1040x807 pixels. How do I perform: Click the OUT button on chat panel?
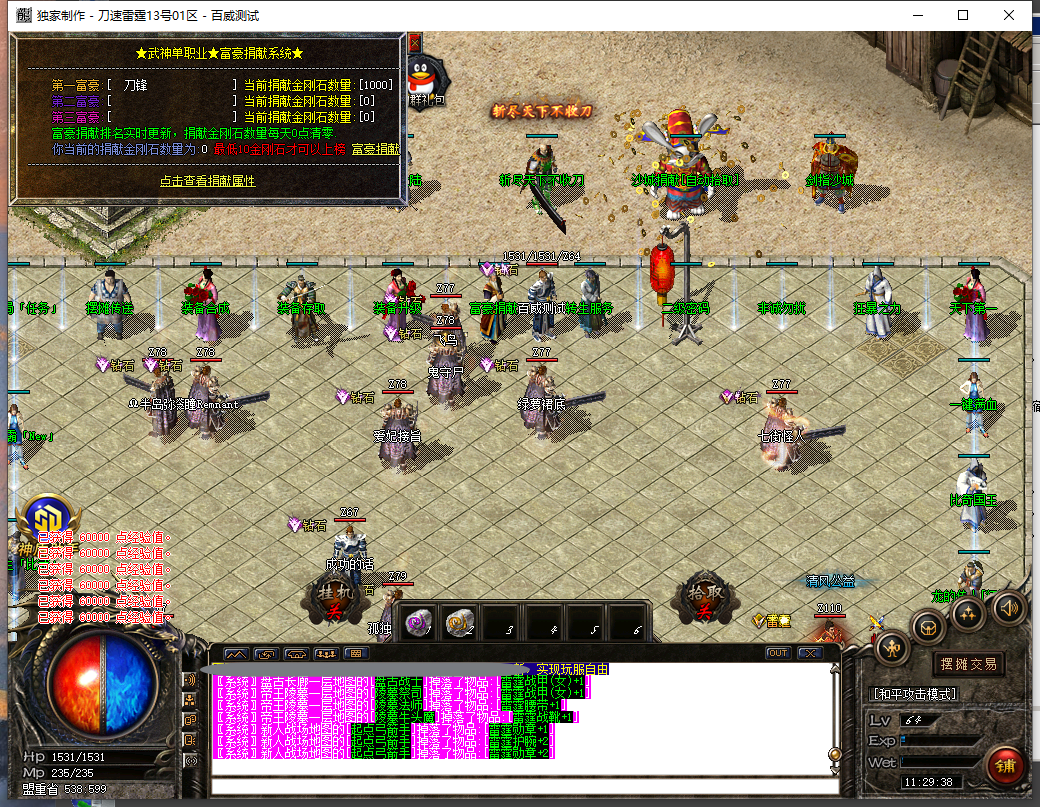(x=777, y=653)
